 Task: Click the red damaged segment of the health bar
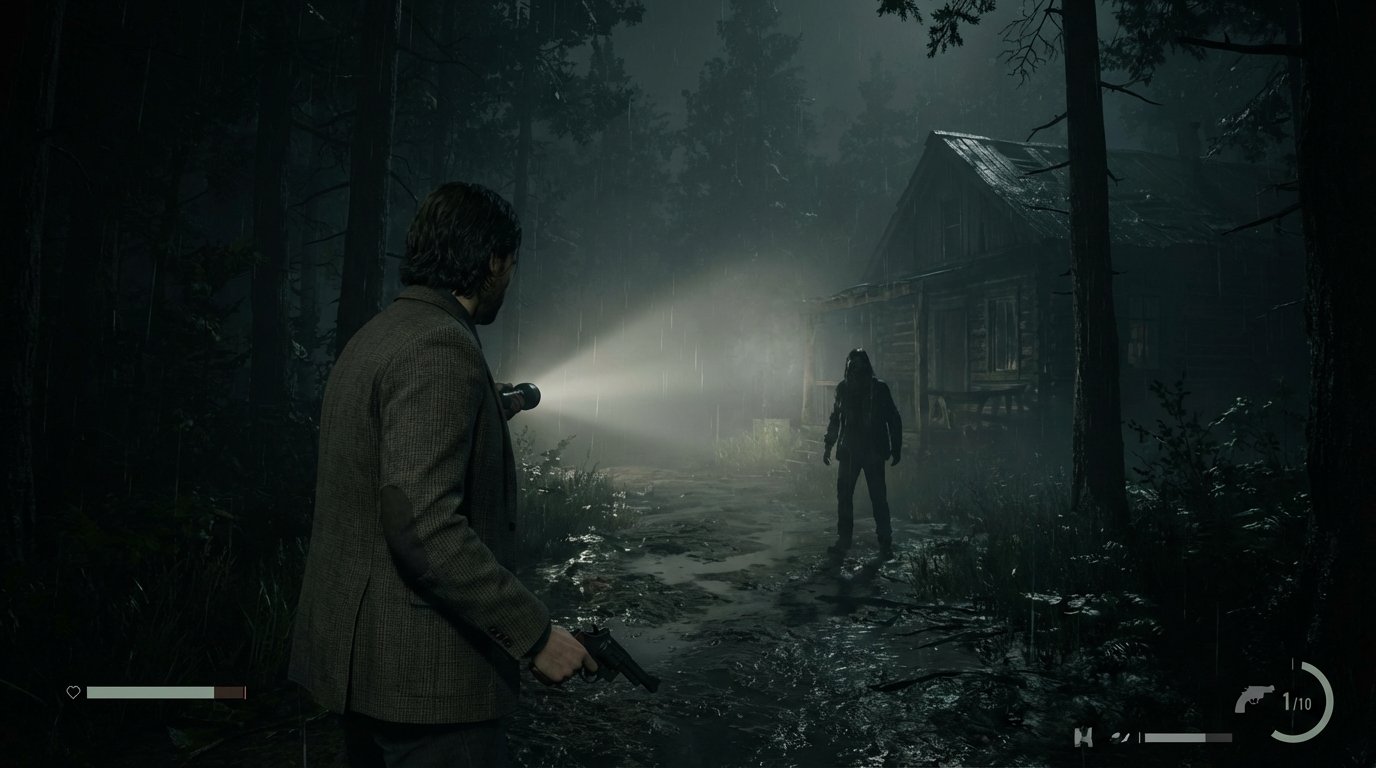tap(228, 691)
